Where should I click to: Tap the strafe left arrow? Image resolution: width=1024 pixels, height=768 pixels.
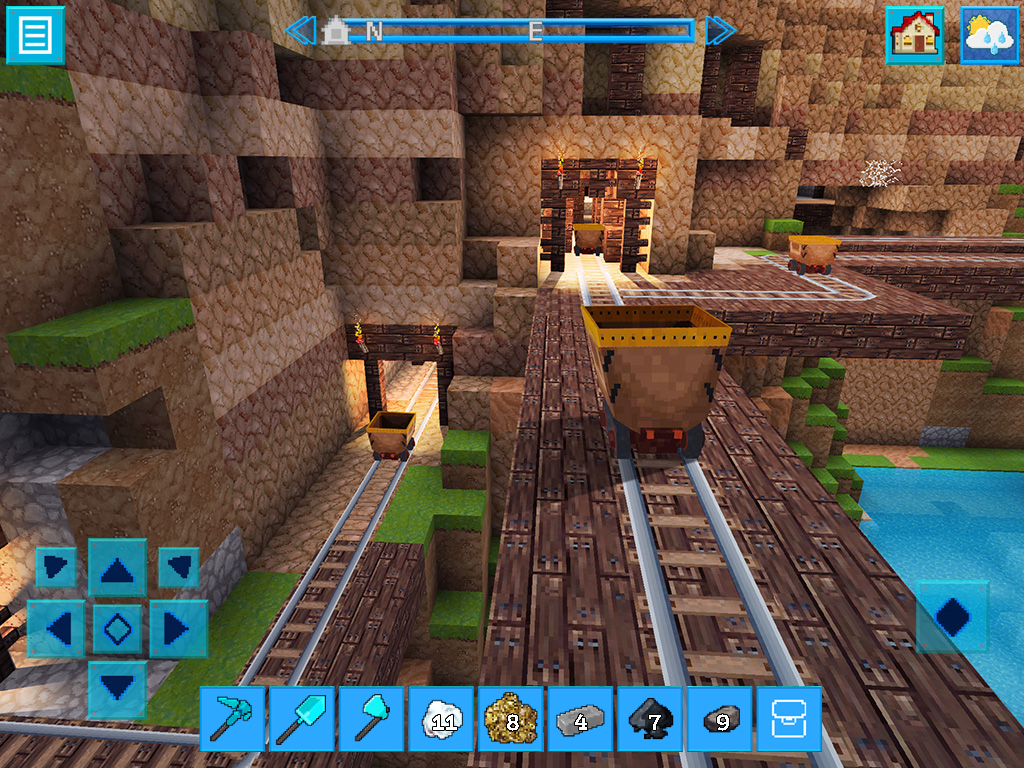[x=57, y=629]
